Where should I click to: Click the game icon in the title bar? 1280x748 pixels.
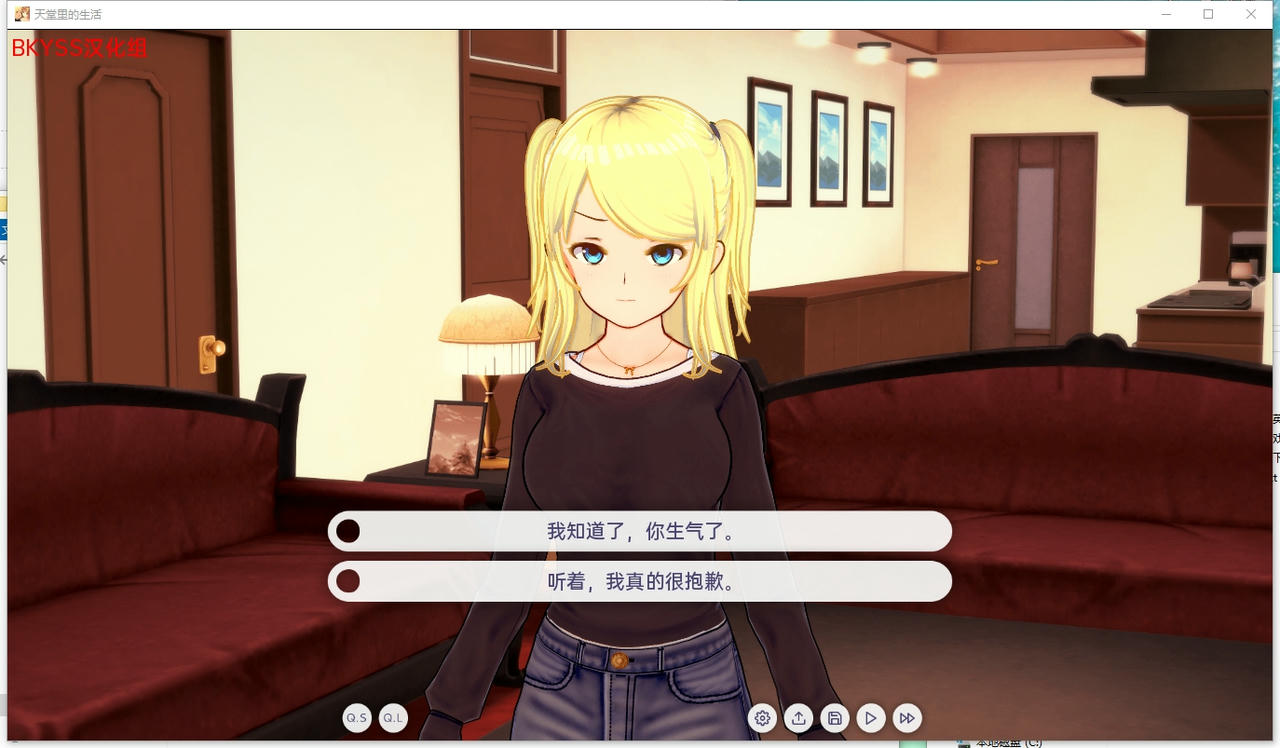[19, 13]
